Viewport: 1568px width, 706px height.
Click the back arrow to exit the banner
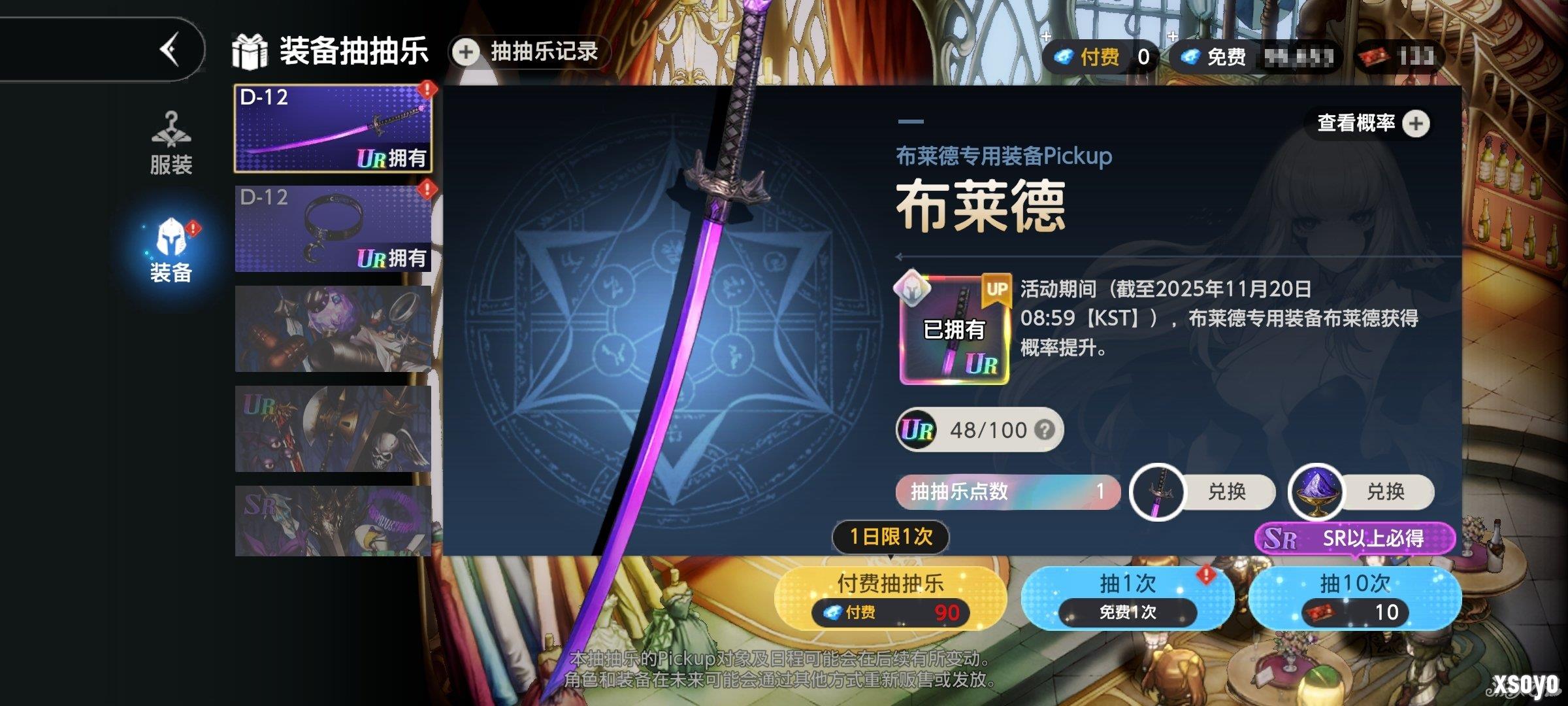[171, 51]
